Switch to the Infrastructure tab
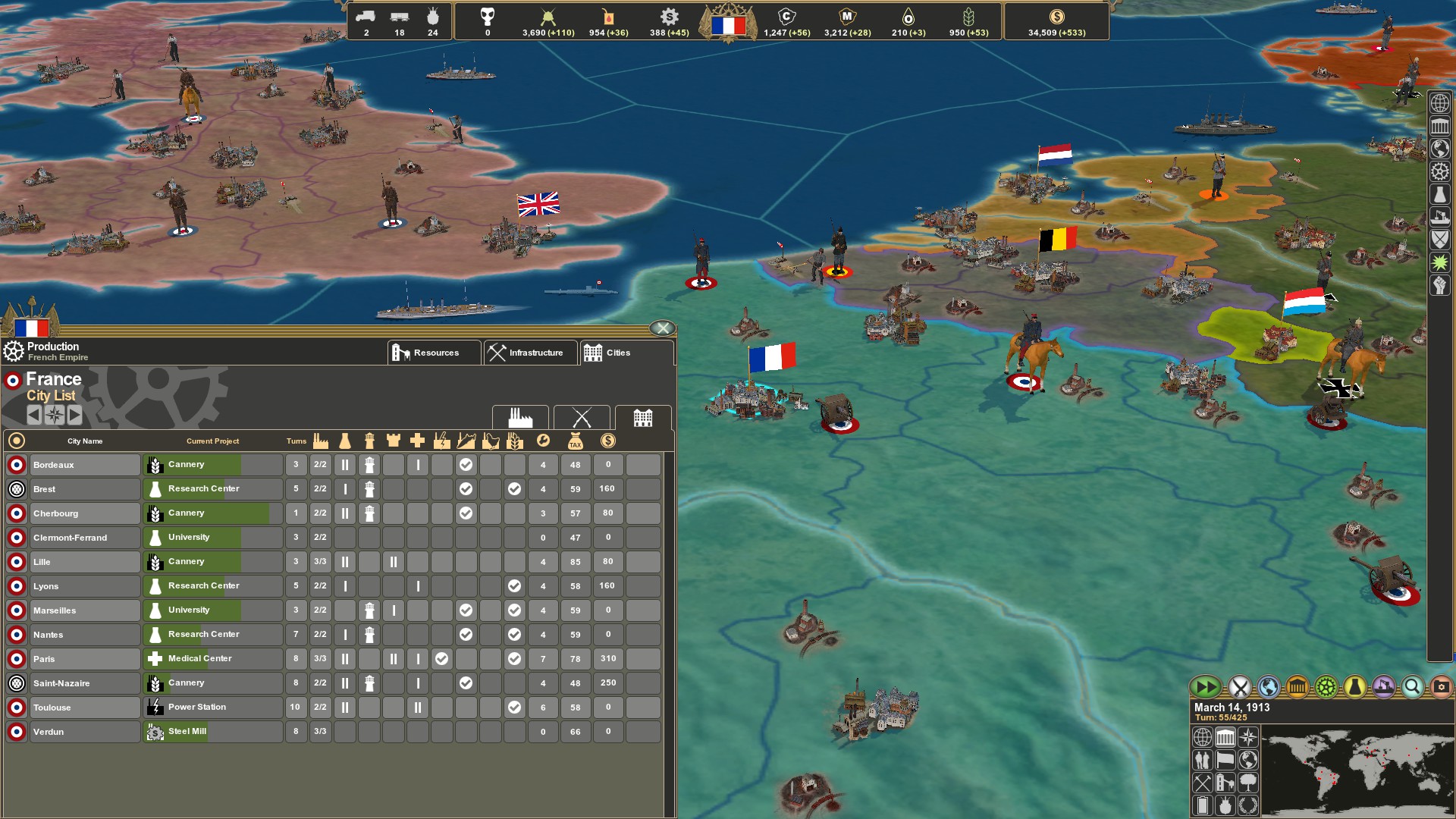 point(529,352)
